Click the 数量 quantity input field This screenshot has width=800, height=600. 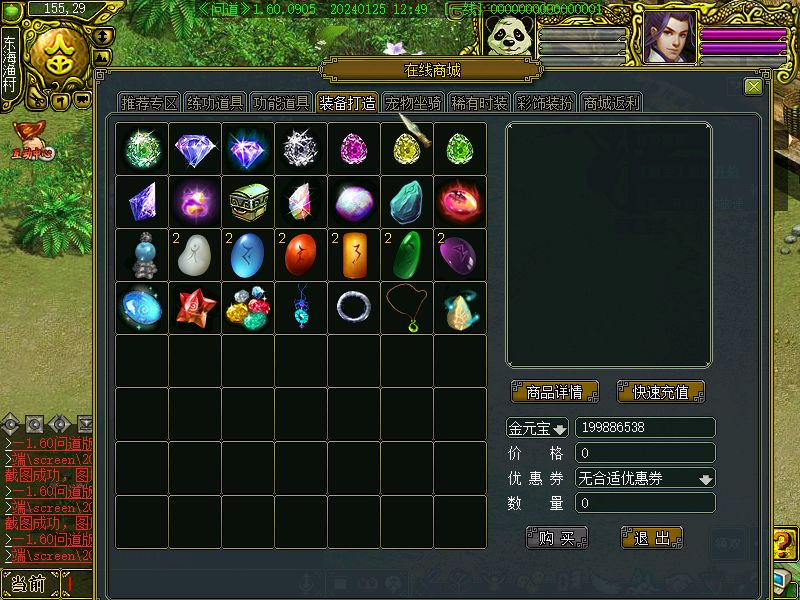(645, 503)
